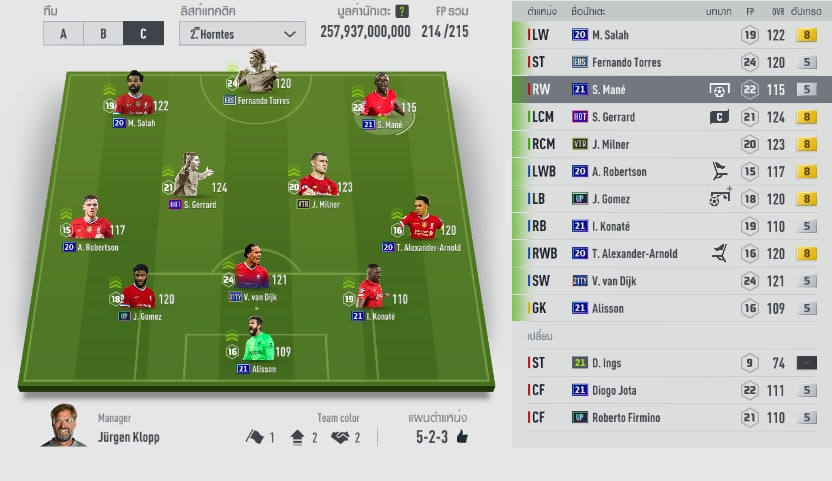832x481 pixels.
Task: Choose J. Milner row in the squad list
Action: coord(670,144)
